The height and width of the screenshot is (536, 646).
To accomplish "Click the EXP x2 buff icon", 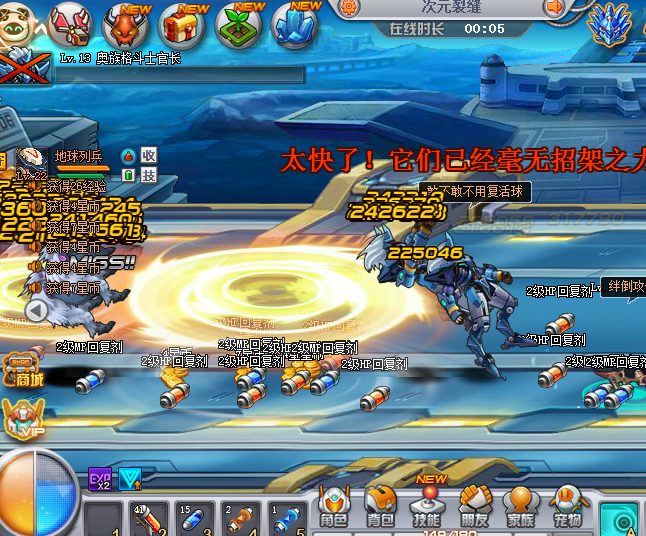I will 100,479.
